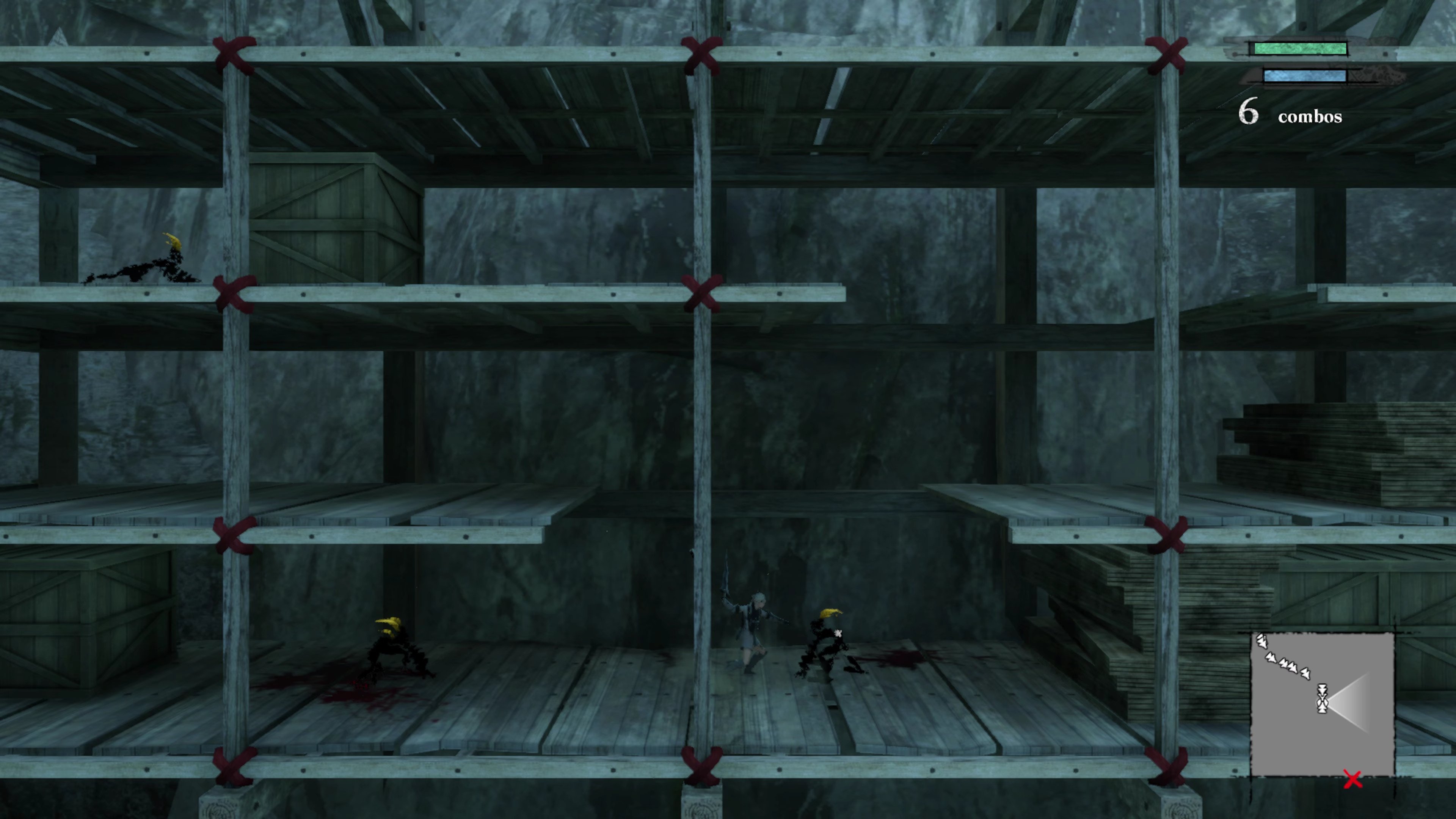This screenshot has width=1456, height=819.
Task: Select the sword-wielding protagonist Nier
Action: 752,622
